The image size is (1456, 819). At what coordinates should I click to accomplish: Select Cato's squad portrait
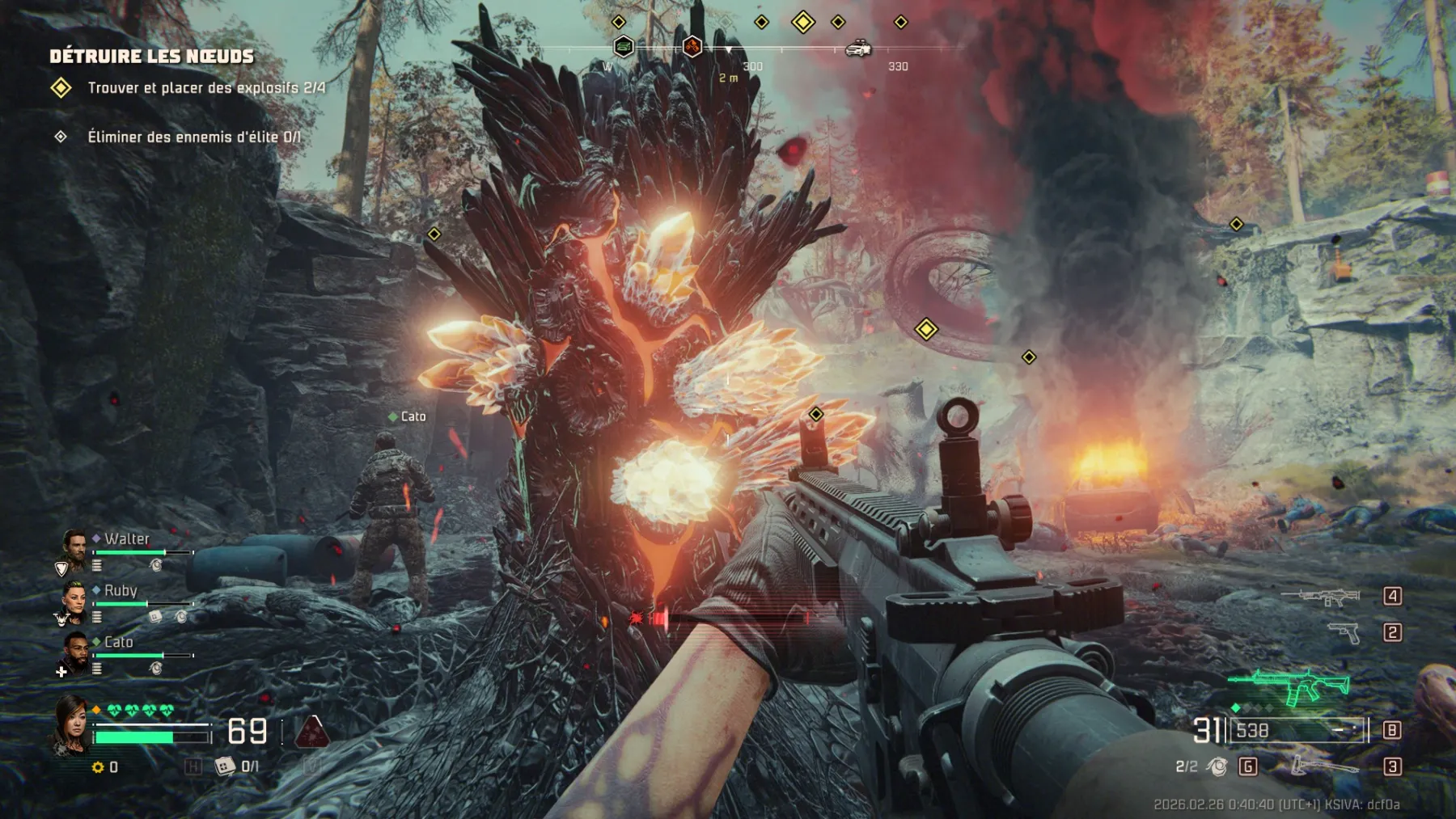tap(75, 651)
